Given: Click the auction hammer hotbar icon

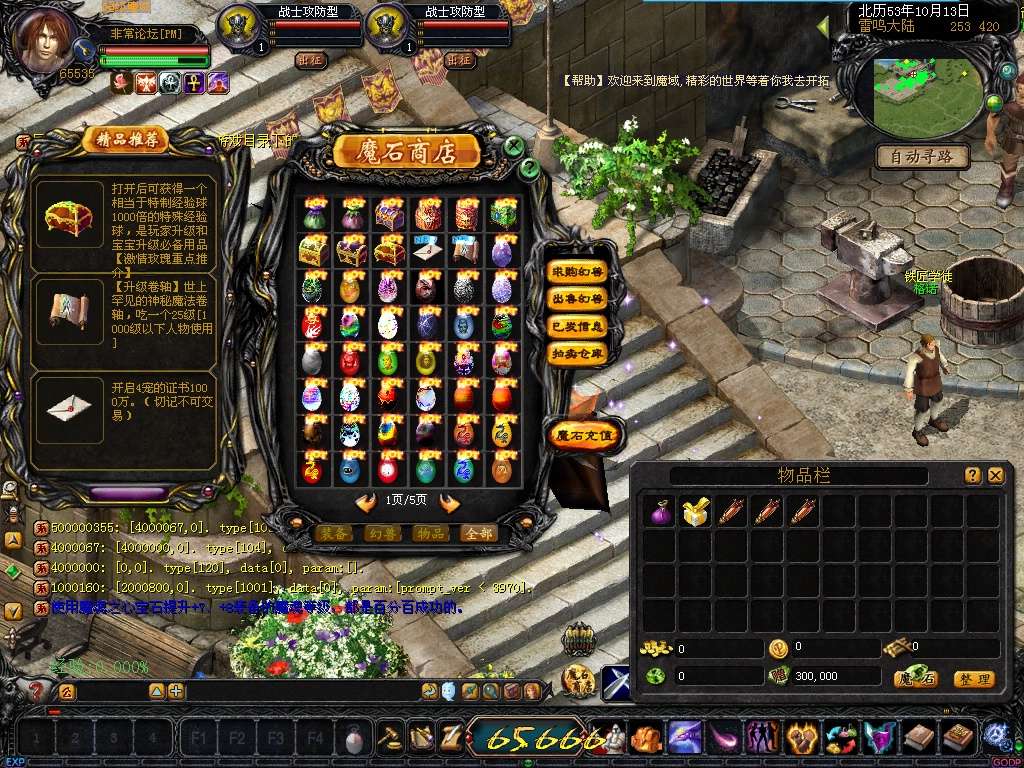Looking at the screenshot, I should point(389,738).
